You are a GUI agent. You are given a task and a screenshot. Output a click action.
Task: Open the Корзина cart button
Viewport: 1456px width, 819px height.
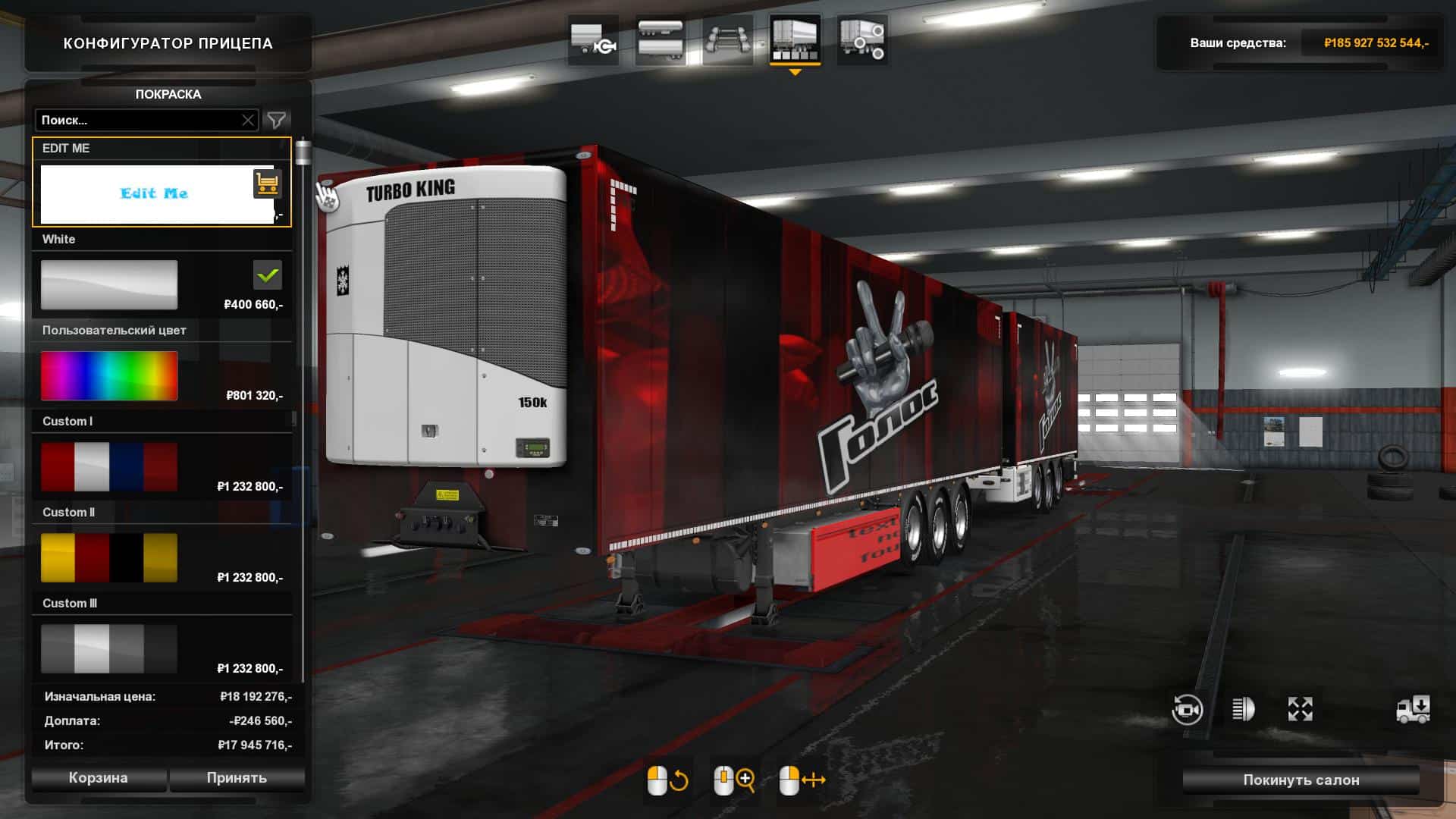(x=98, y=778)
